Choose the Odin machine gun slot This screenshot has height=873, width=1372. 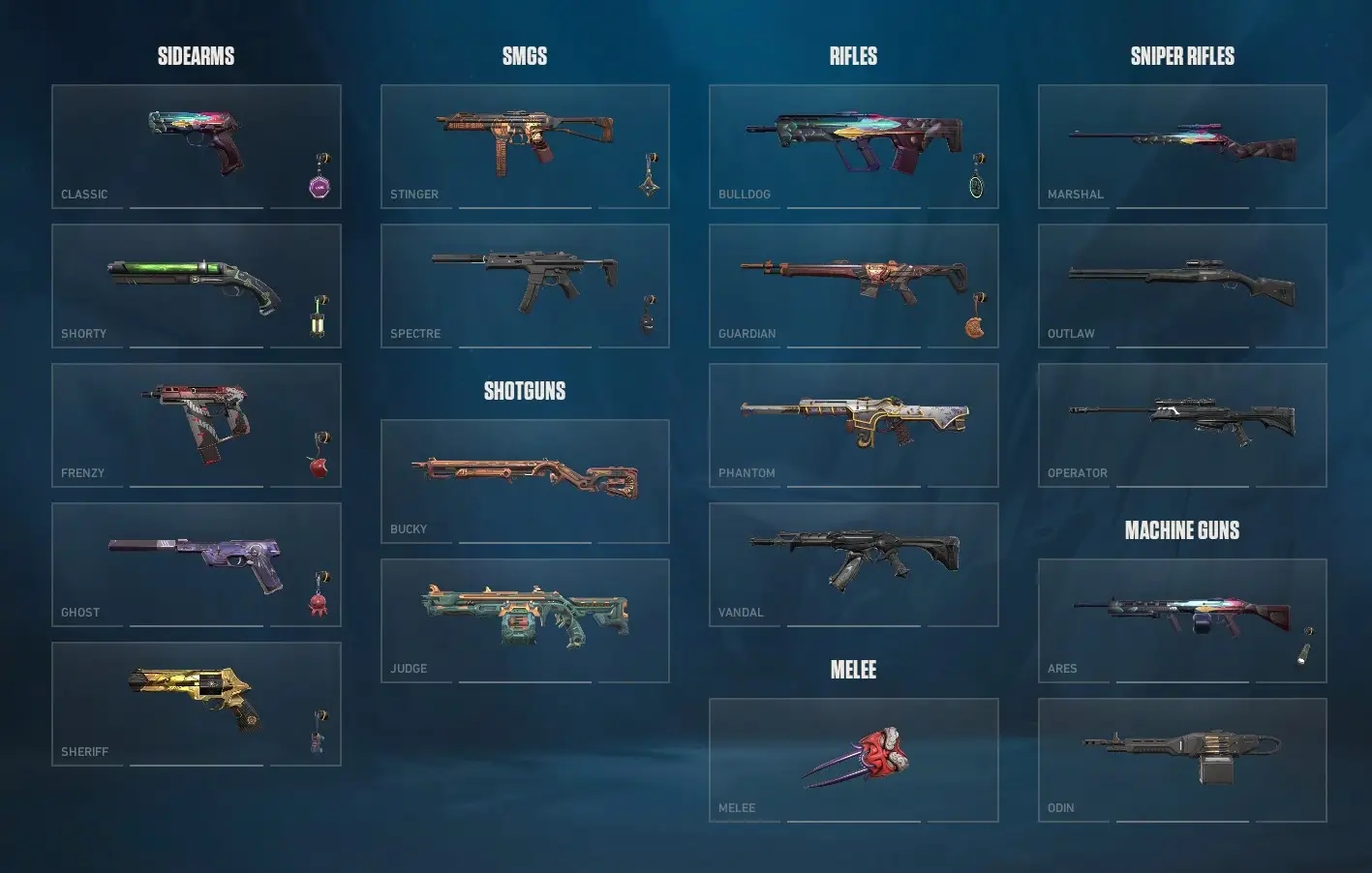[1181, 759]
